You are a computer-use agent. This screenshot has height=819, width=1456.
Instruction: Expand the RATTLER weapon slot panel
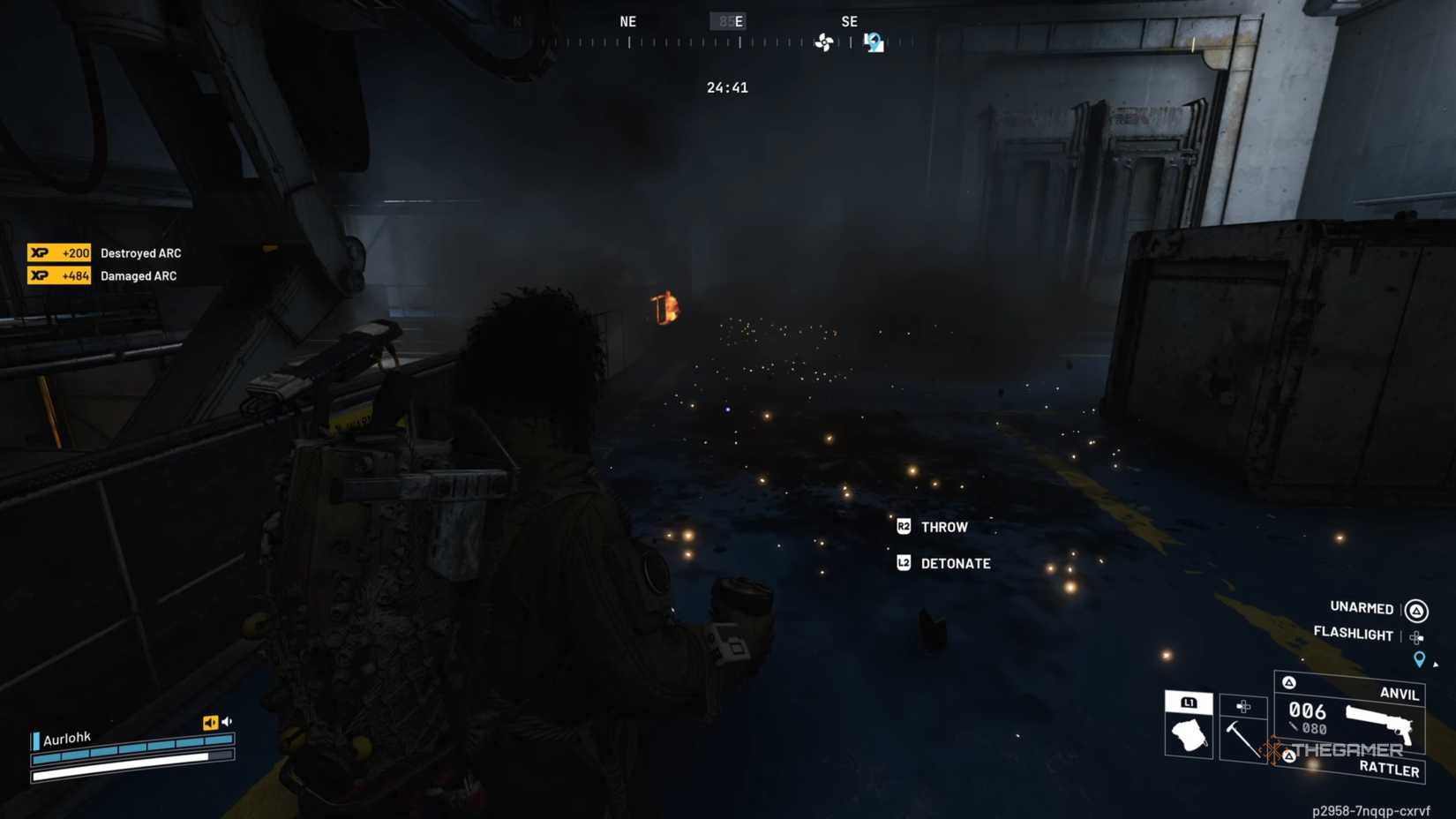click(1390, 769)
